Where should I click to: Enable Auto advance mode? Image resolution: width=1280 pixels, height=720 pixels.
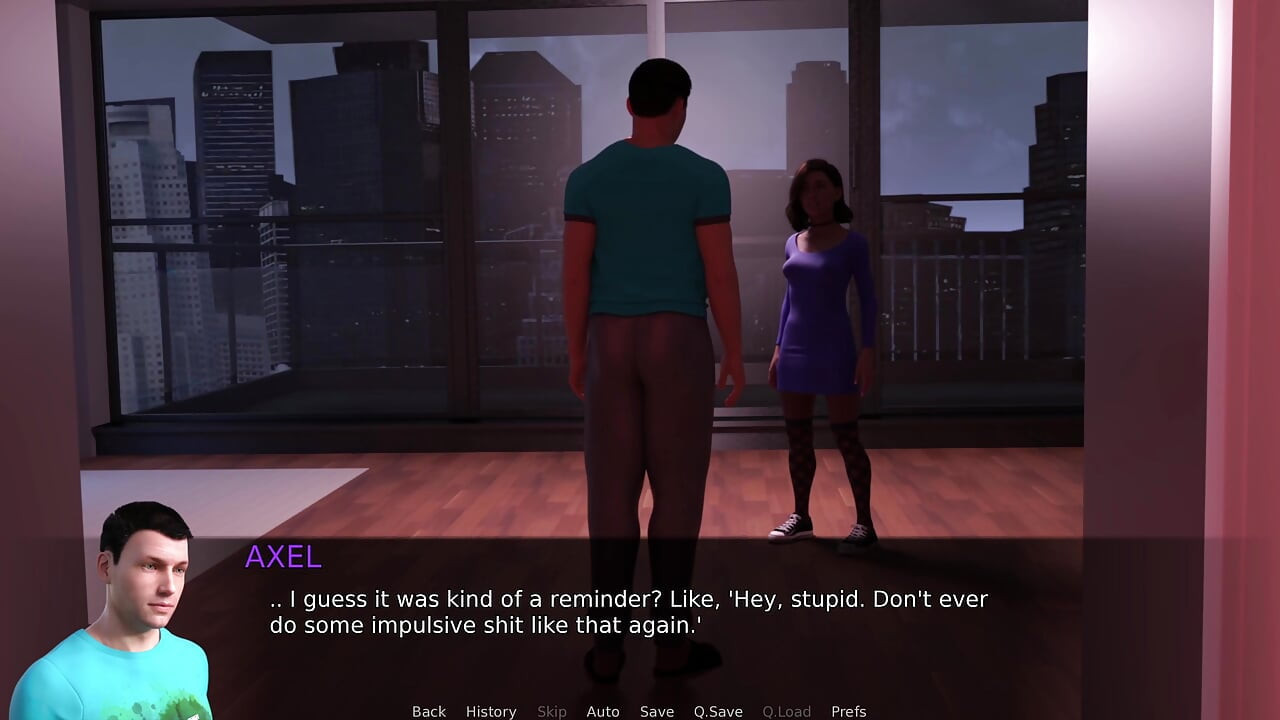[x=603, y=711]
